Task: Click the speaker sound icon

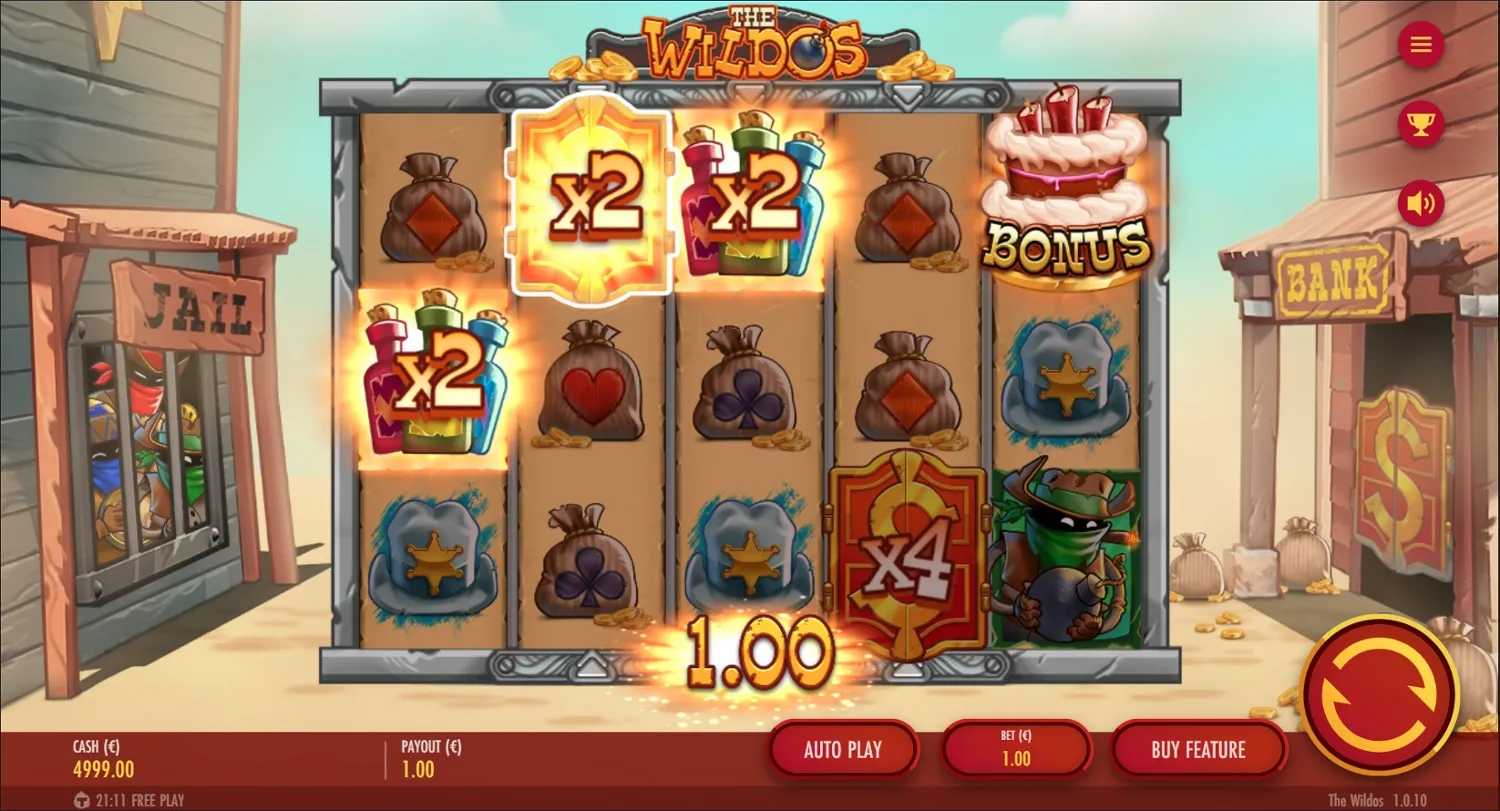Action: (x=1420, y=203)
